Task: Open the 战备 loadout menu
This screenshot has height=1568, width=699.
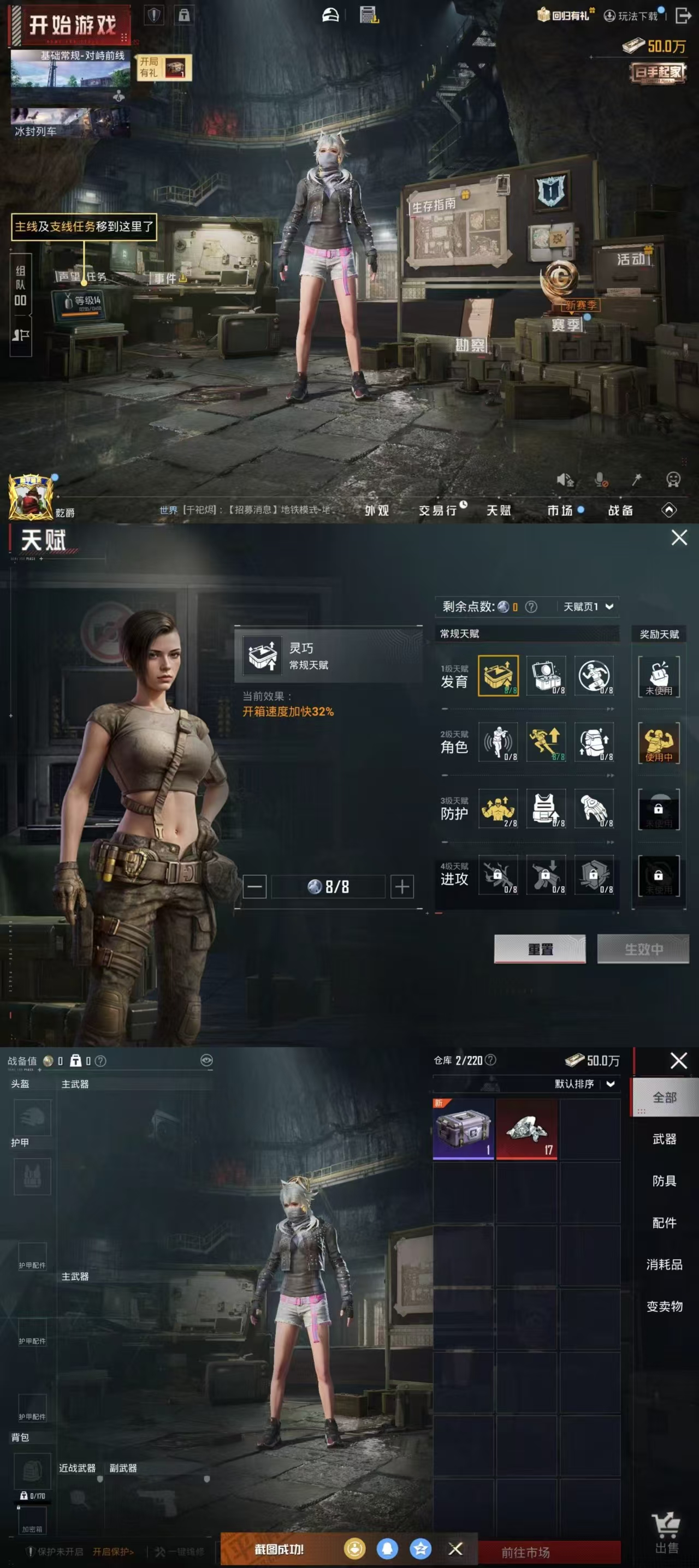Action: pyautogui.click(x=620, y=510)
